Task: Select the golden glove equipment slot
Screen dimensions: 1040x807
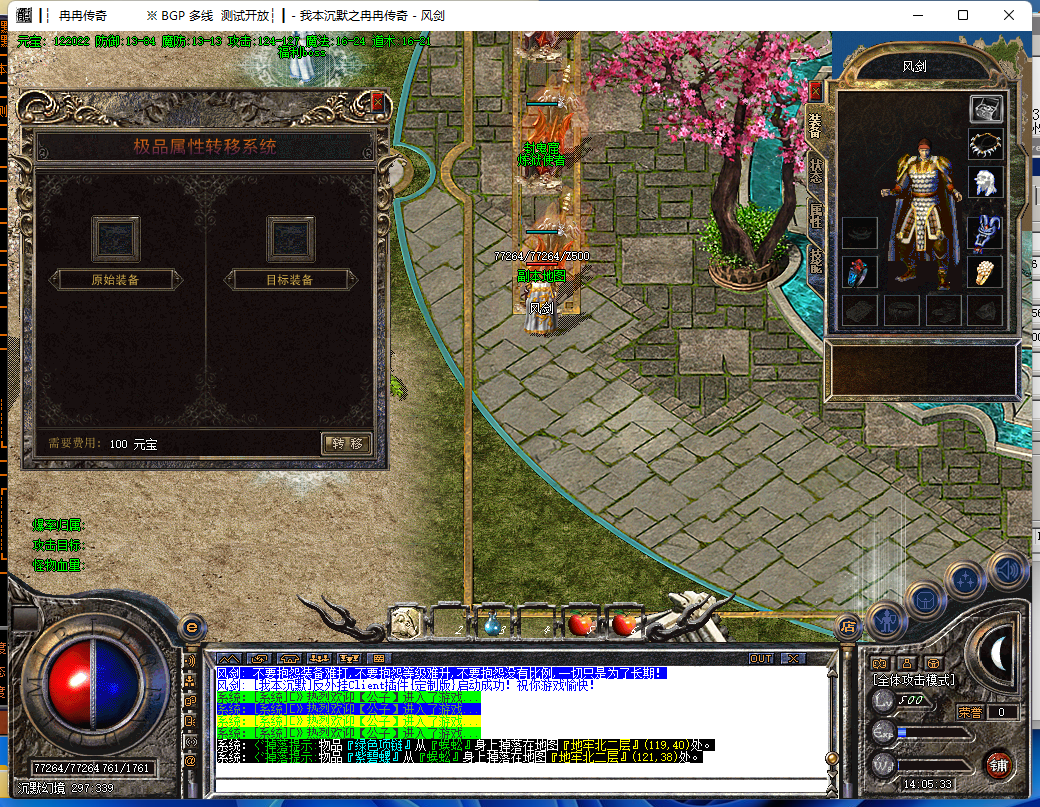Action: (x=986, y=272)
